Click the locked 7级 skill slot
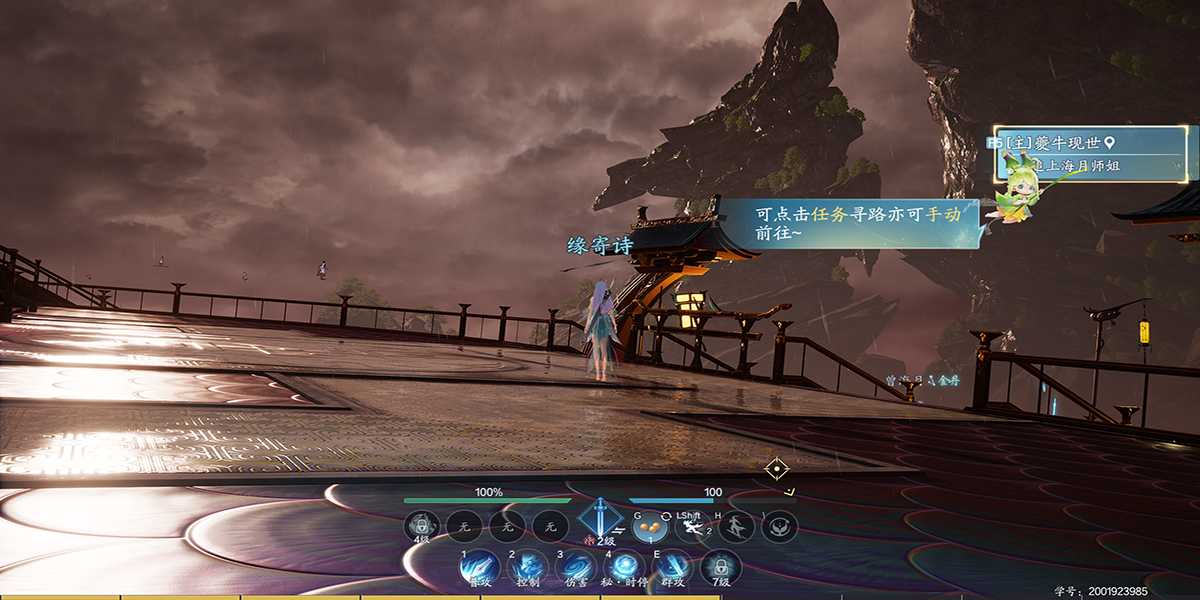Image resolution: width=1200 pixels, height=600 pixels. [x=721, y=567]
